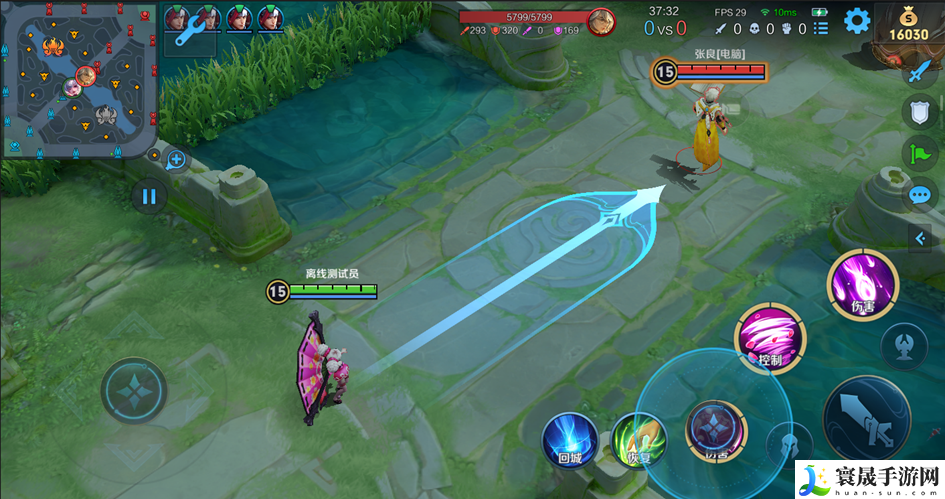Click the movement joystick
Image resolution: width=945 pixels, height=499 pixels.
pyautogui.click(x=133, y=390)
